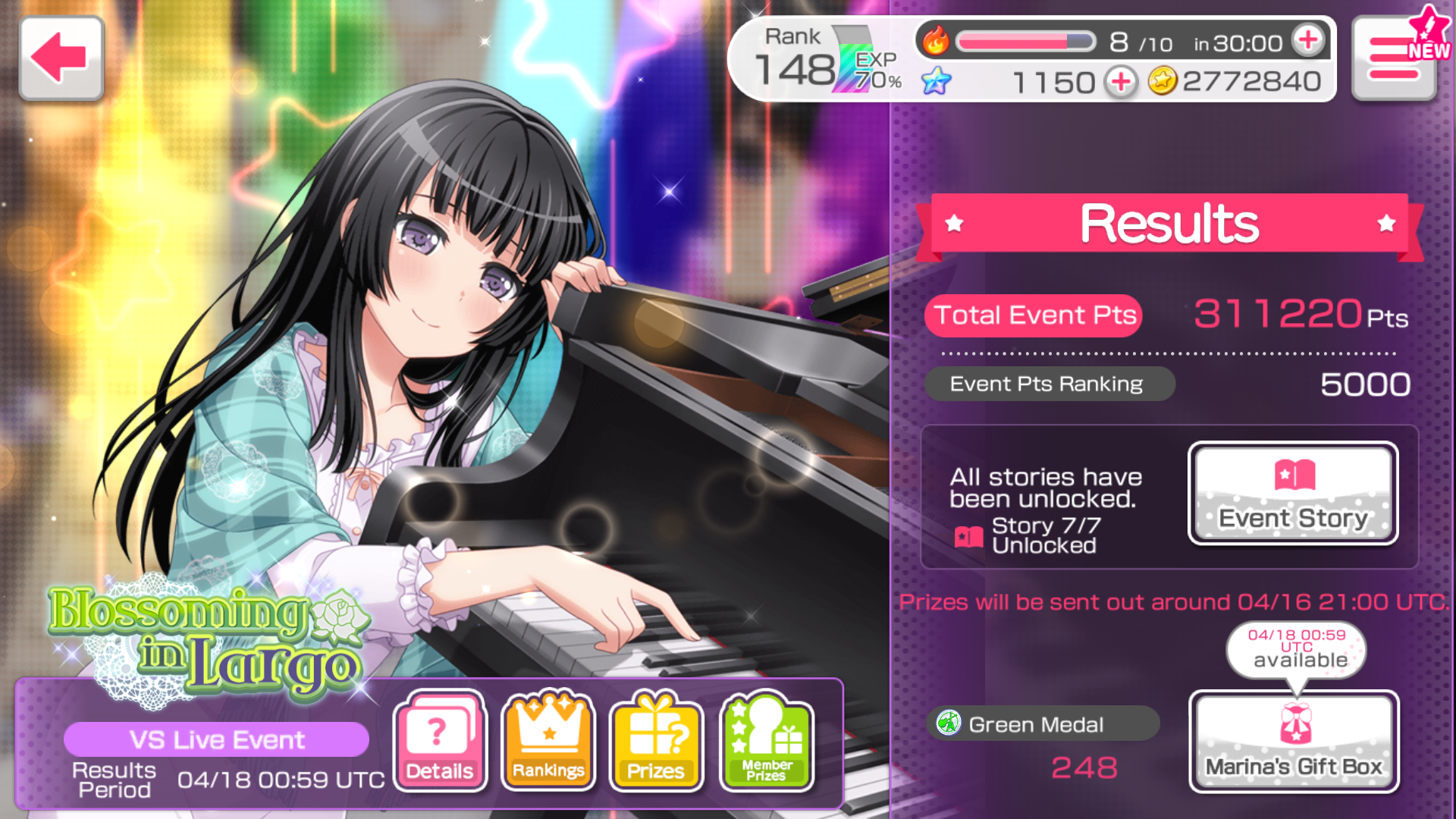Screen dimensions: 1456x819
Task: View the event Rankings
Action: (x=548, y=741)
